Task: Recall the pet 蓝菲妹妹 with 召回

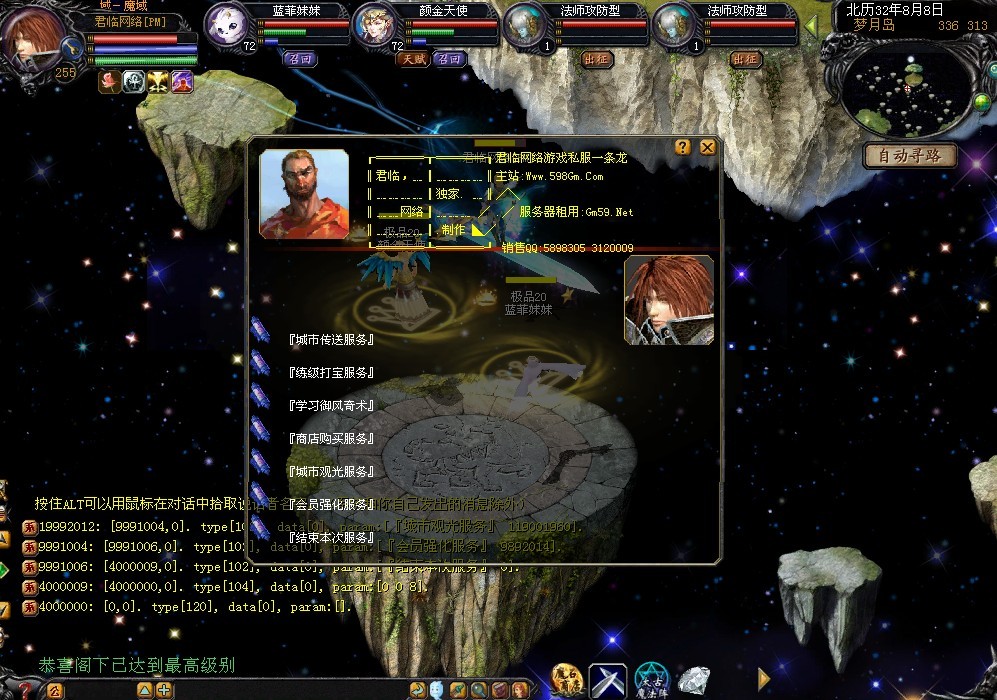Action: click(x=299, y=59)
